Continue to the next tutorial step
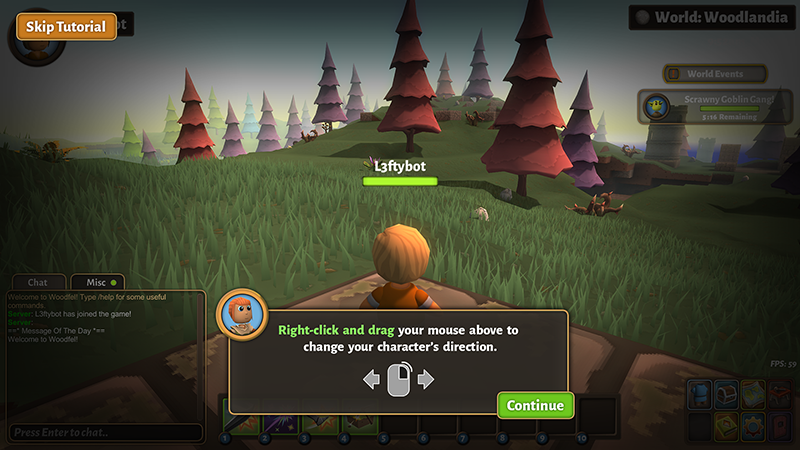This screenshot has width=800, height=450. coord(536,405)
